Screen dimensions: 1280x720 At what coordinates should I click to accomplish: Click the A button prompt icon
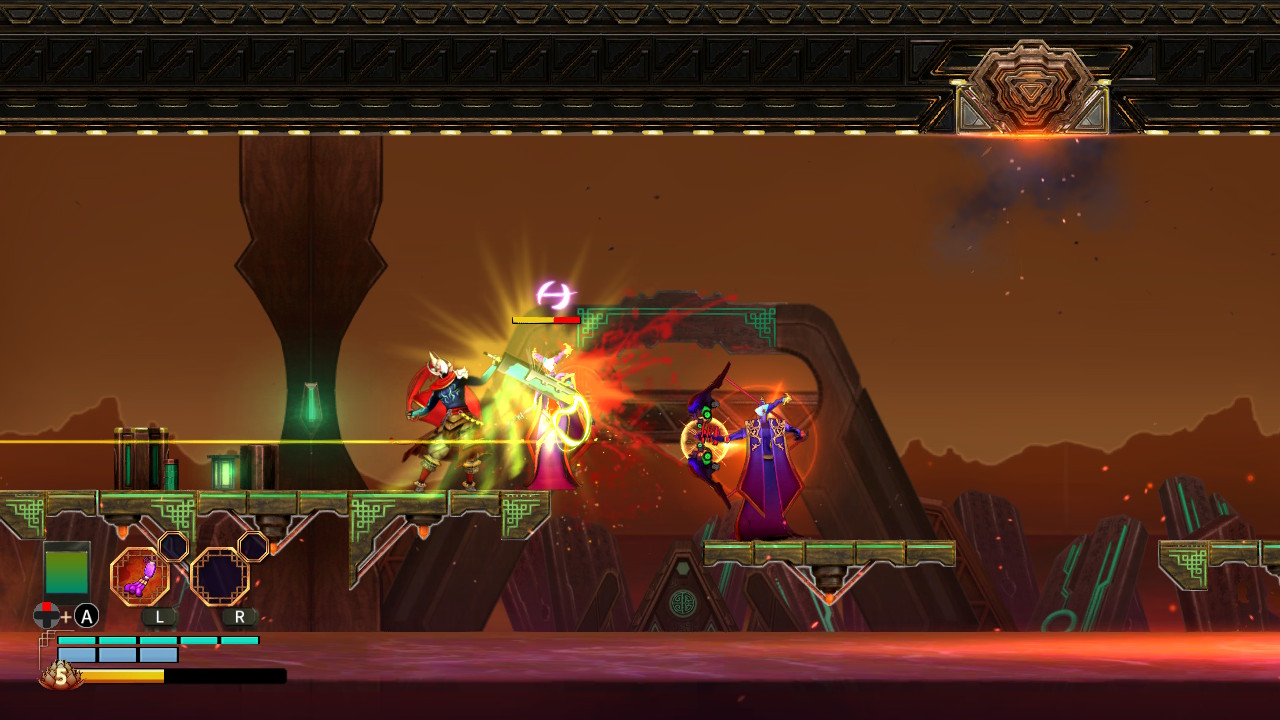tap(85, 615)
